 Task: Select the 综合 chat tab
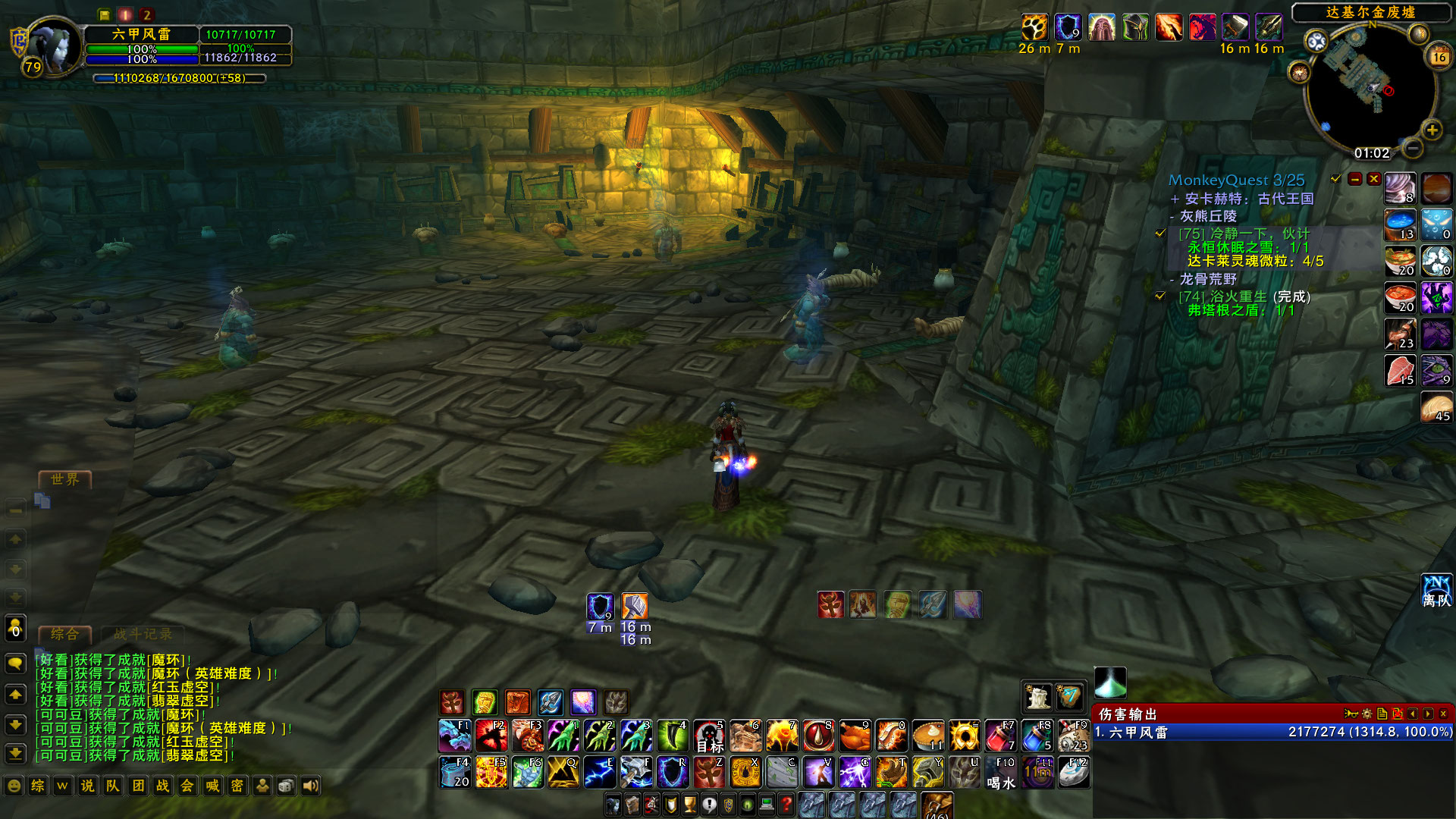(x=64, y=635)
